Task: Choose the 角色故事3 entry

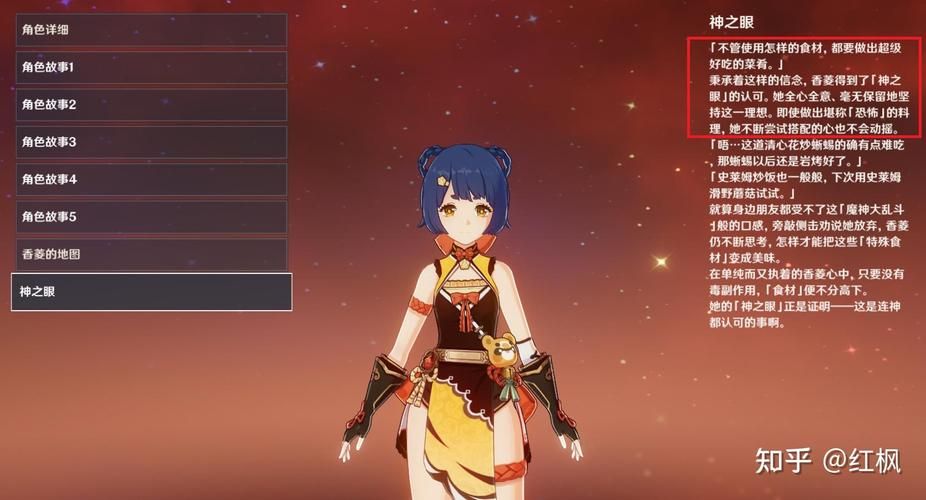Action: click(x=150, y=142)
